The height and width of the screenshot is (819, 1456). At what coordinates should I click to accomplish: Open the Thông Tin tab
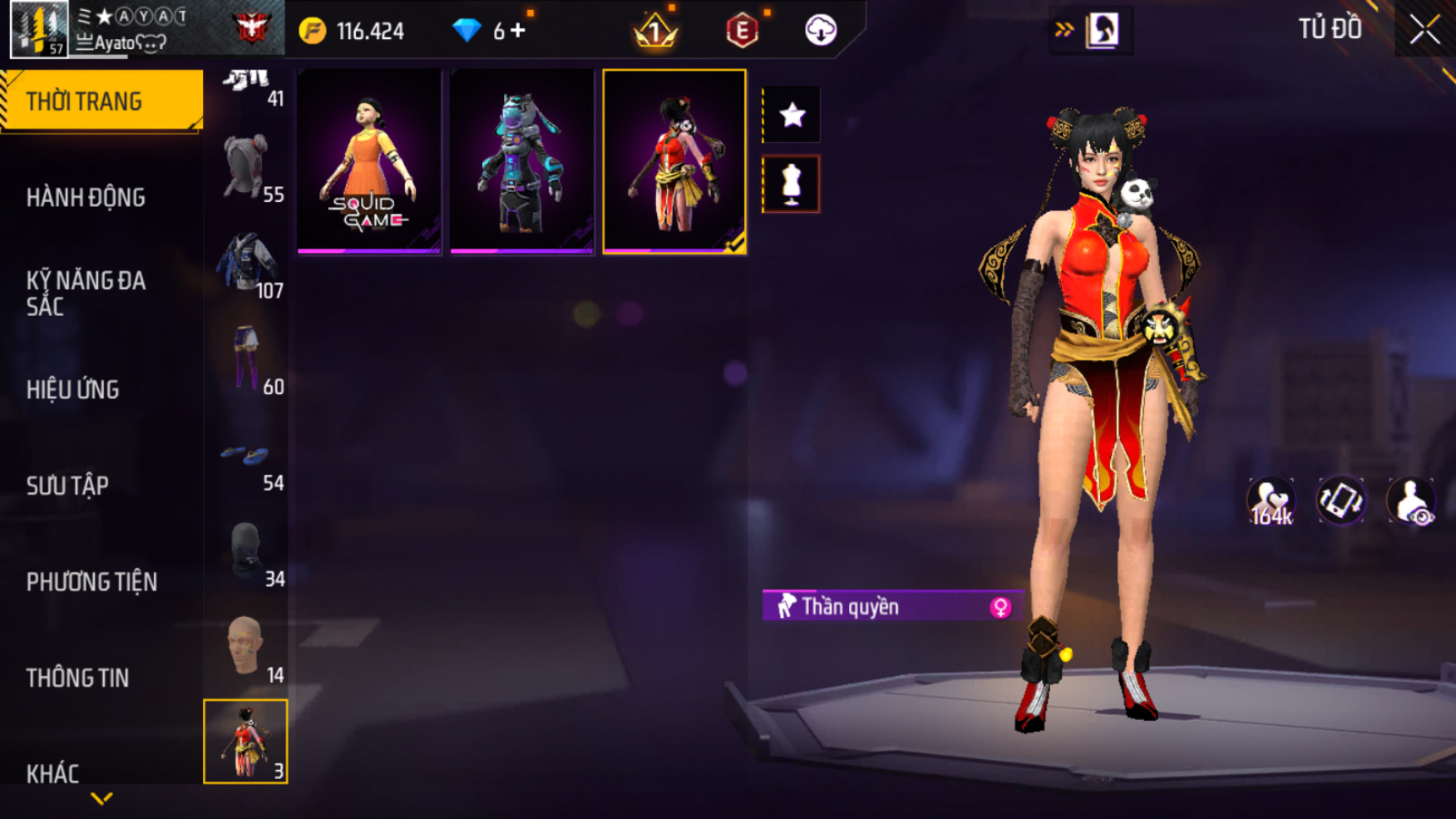coord(77,678)
